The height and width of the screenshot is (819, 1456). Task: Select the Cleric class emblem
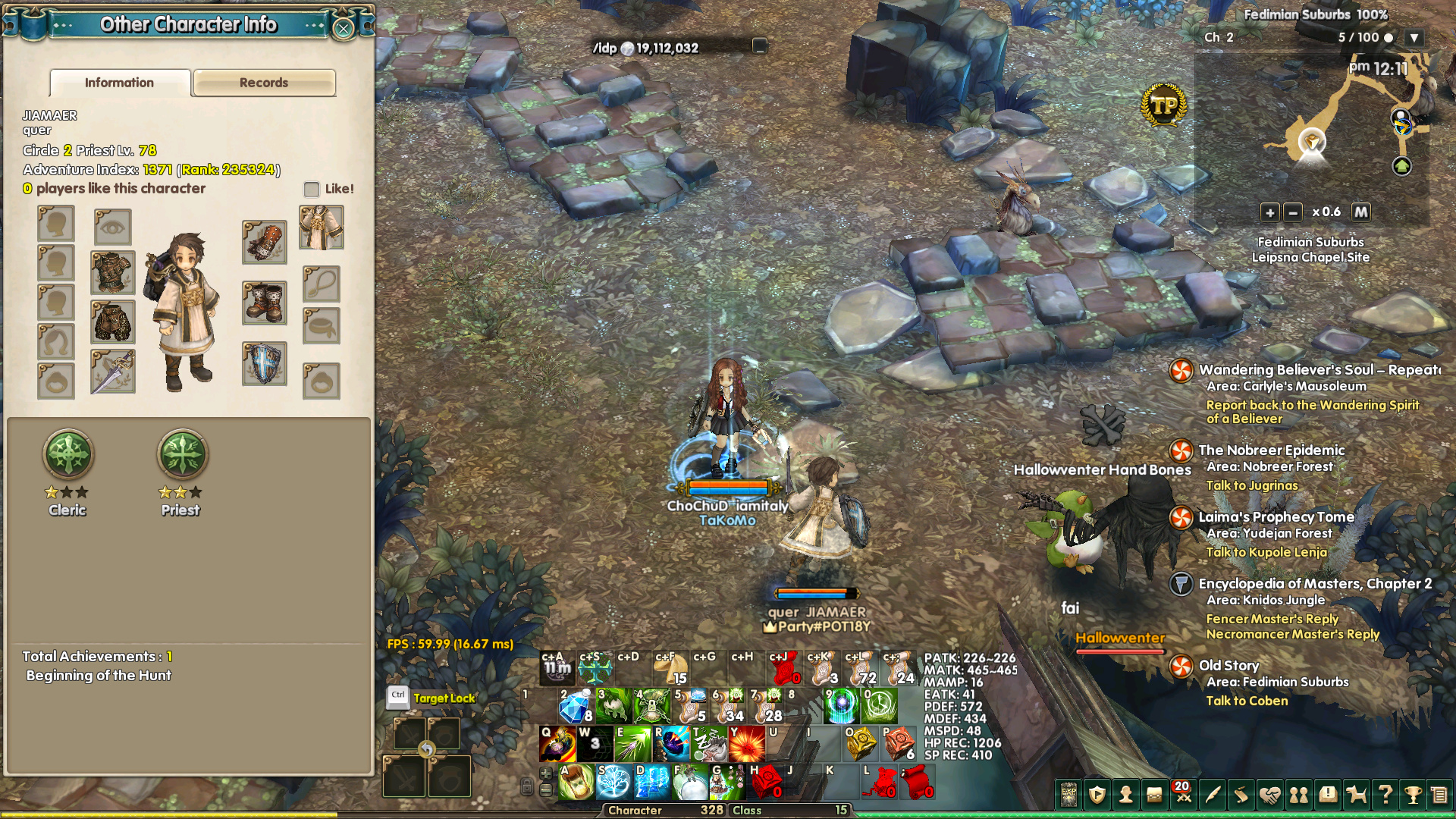coord(68,454)
